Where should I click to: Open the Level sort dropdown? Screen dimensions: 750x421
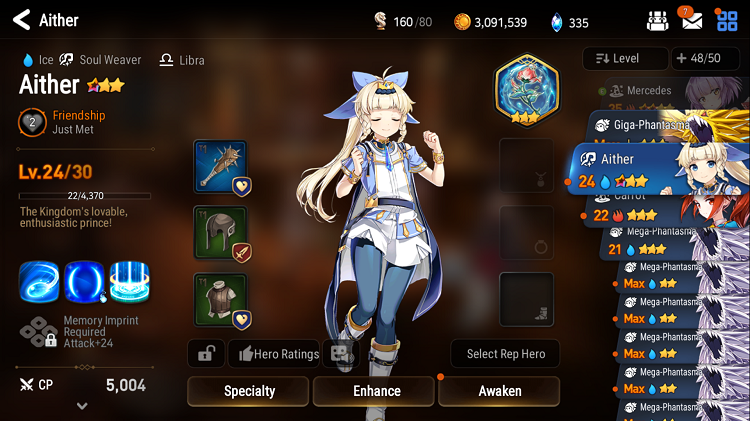coord(624,58)
